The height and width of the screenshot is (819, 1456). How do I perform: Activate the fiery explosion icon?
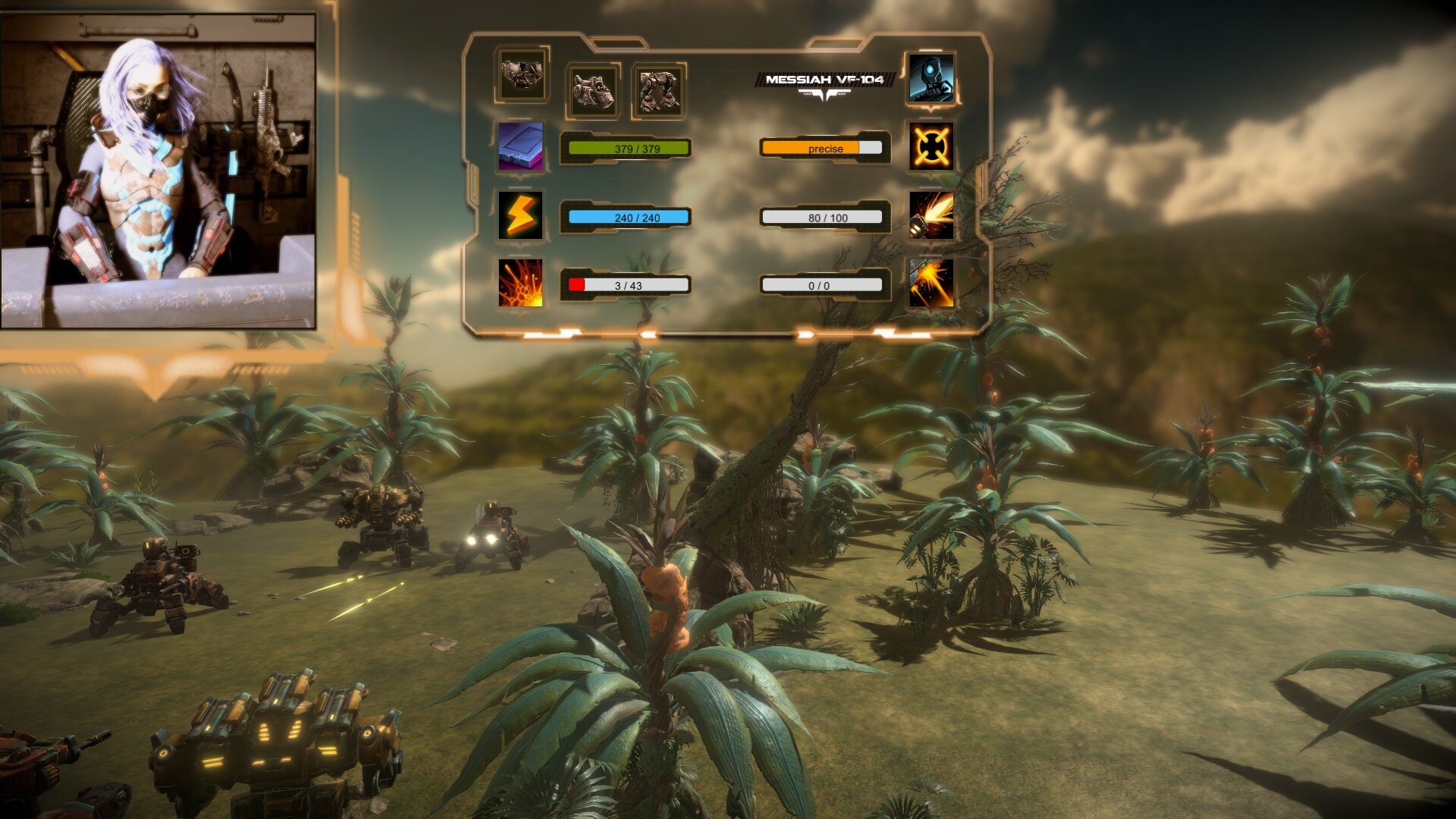[520, 283]
